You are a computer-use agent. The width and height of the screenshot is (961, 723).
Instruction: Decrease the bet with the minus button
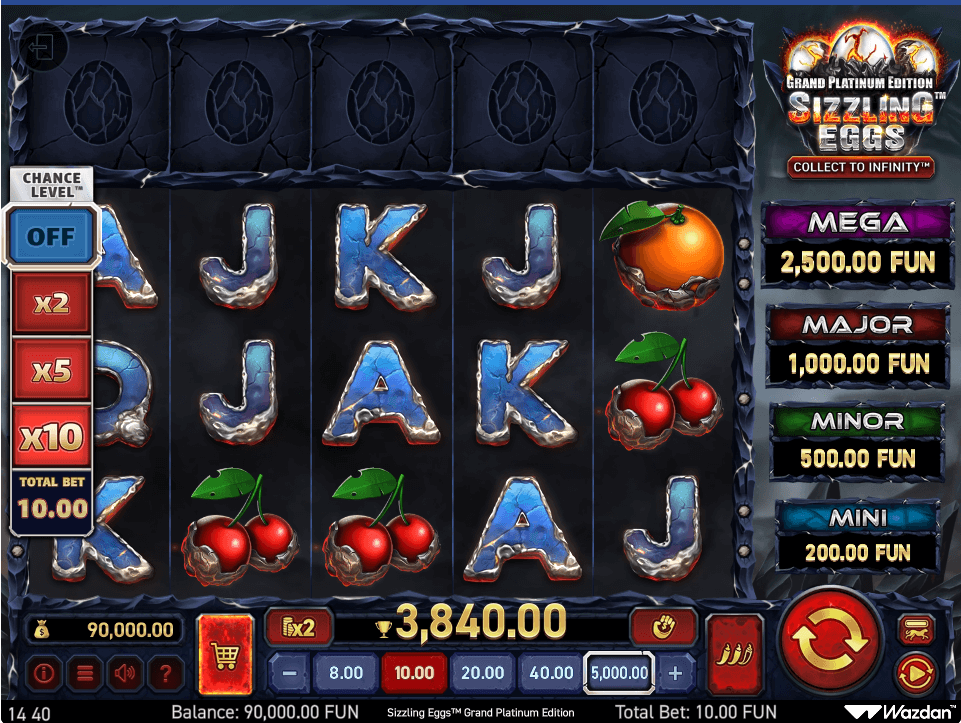[x=287, y=673]
